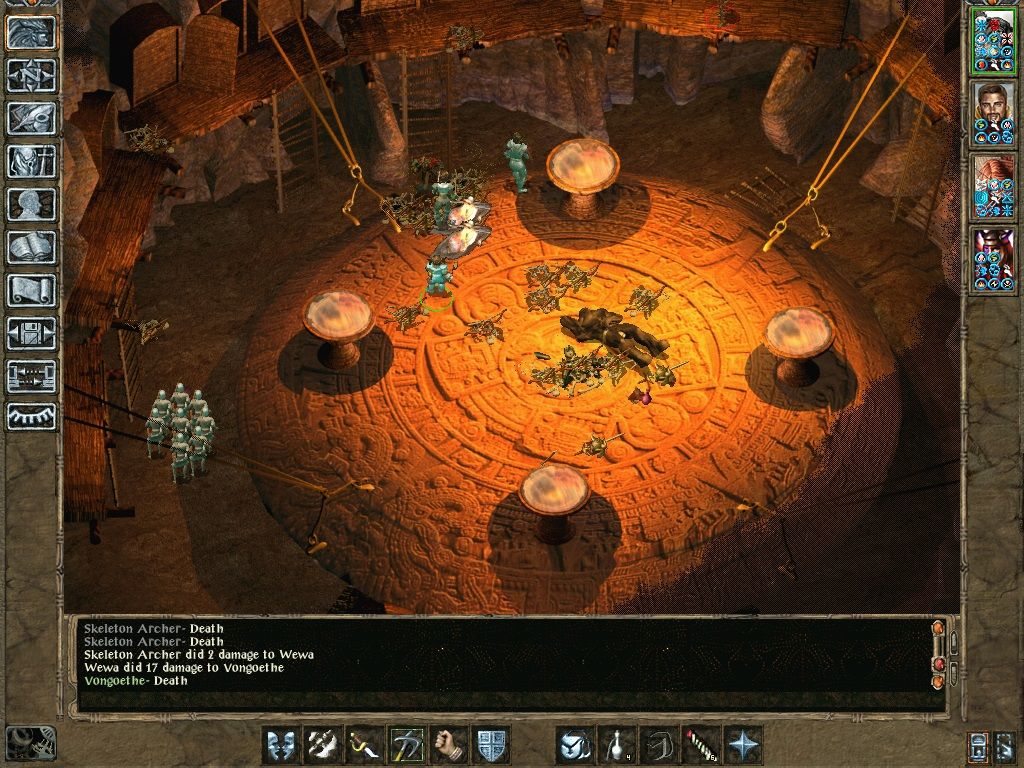Viewport: 1024px width, 768px height.
Task: Open the character record head silhouette
Action: pyautogui.click(x=31, y=204)
